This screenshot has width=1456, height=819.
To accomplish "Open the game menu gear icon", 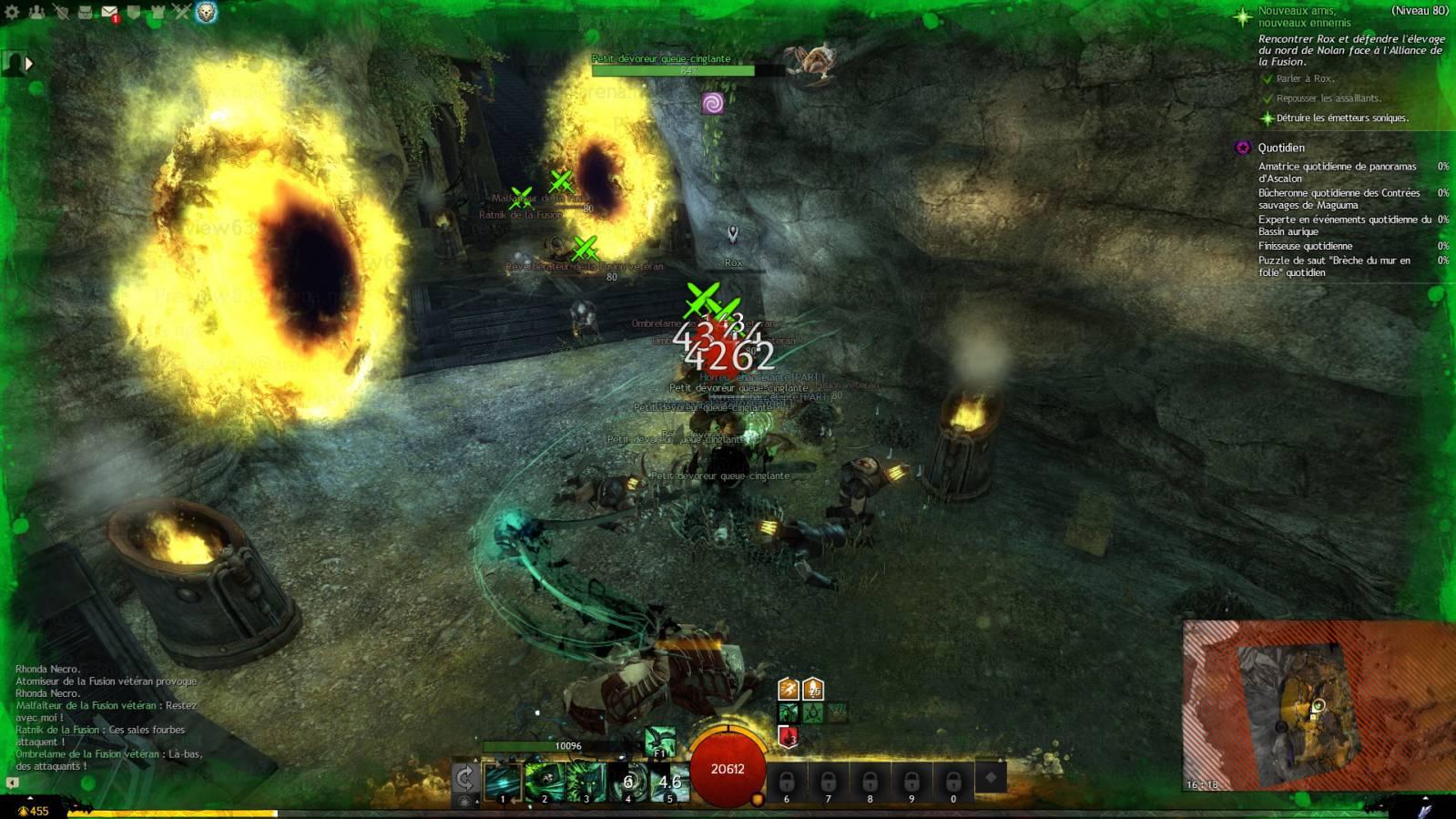I will click(13, 12).
